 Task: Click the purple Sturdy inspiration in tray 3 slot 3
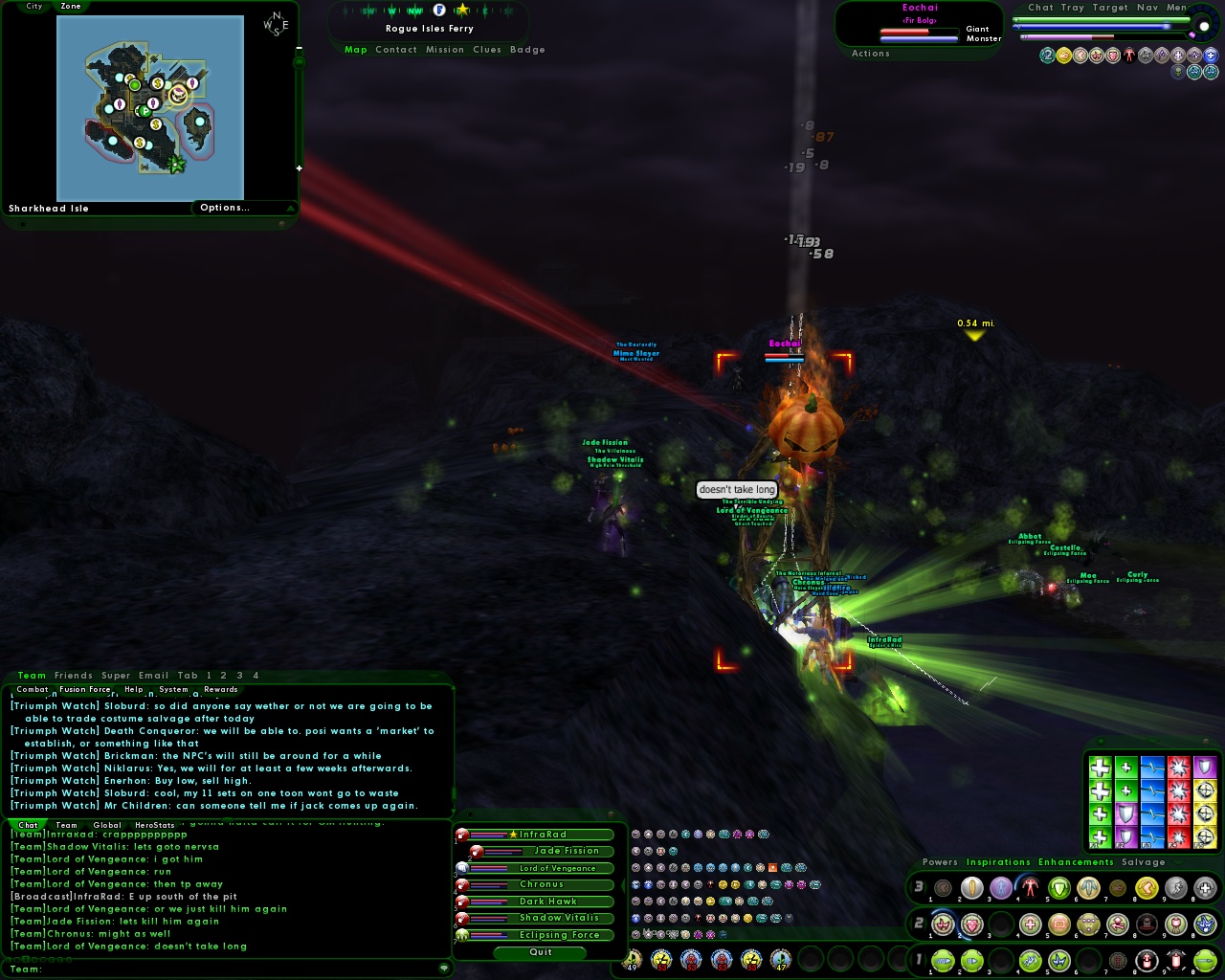[x=1000, y=888]
